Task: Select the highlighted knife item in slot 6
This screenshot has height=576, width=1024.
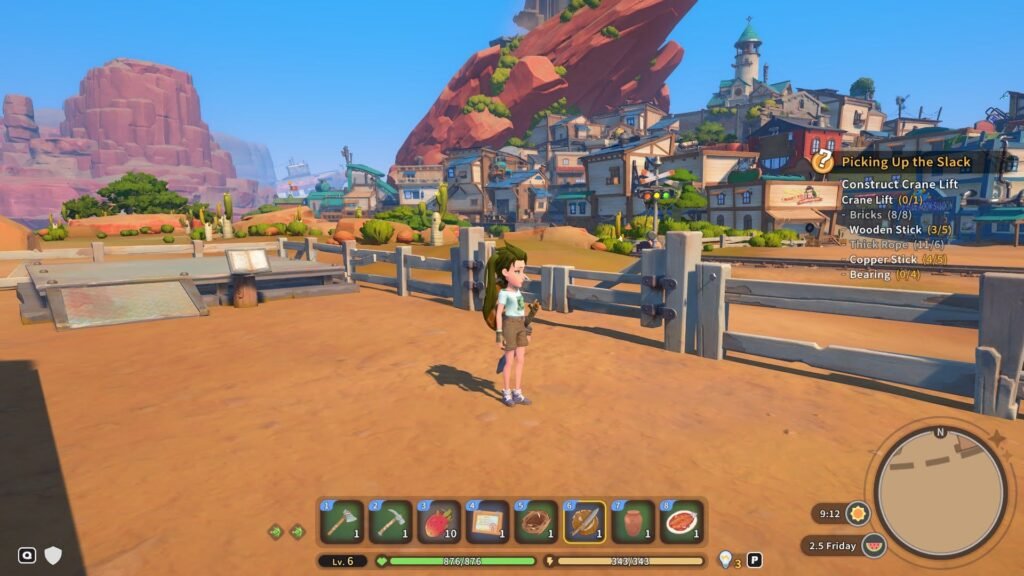Action: pos(585,522)
